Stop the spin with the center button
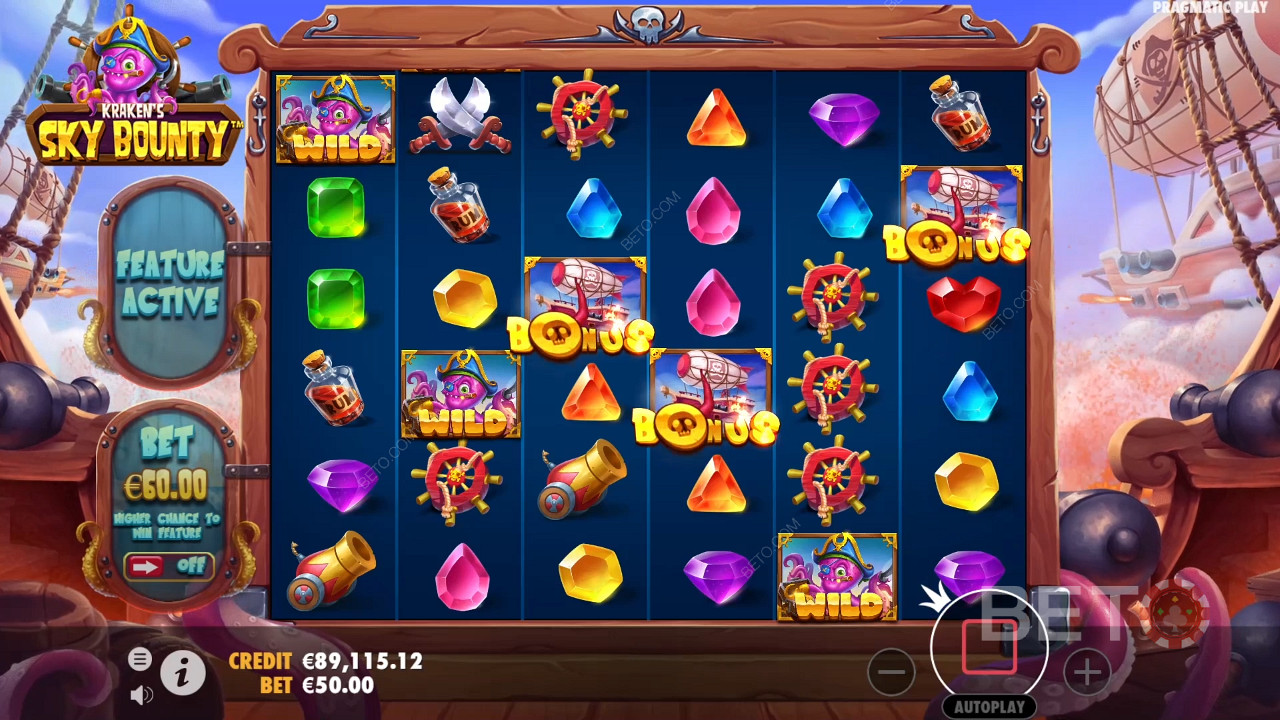The image size is (1280, 720). (x=989, y=647)
